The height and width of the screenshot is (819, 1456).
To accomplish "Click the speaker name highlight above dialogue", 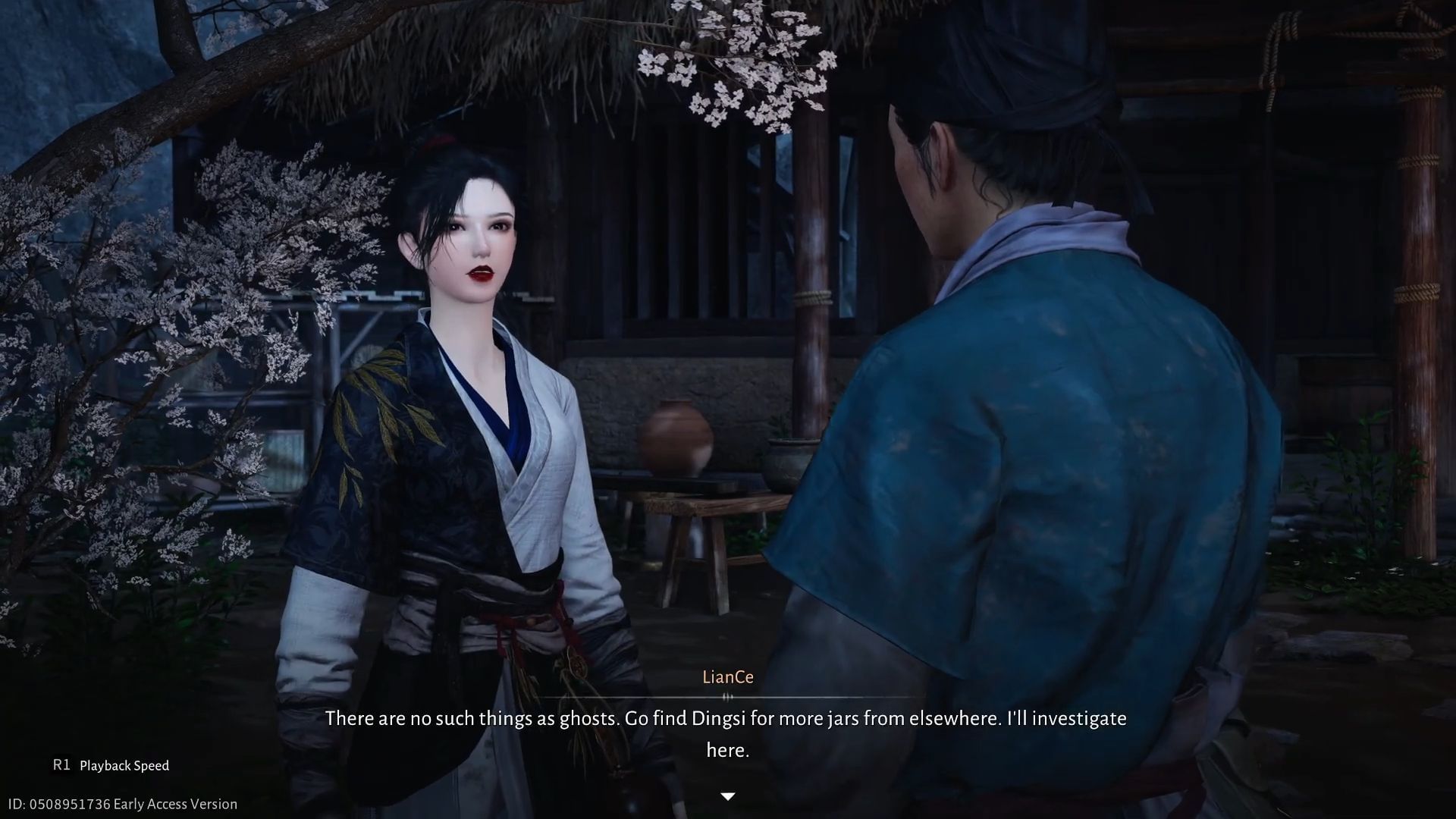I will 728,677.
